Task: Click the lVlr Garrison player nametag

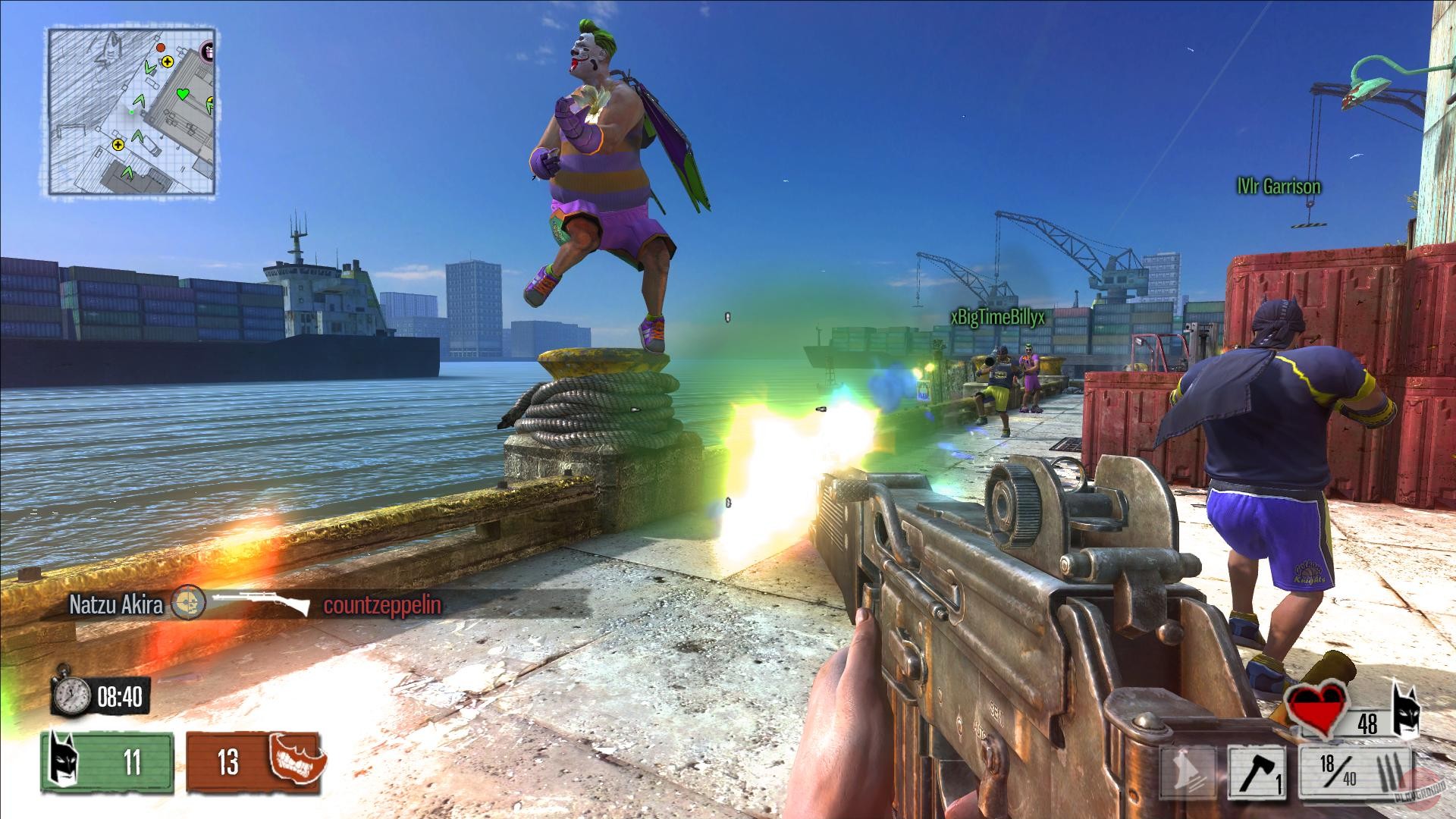Action: coord(1278,184)
